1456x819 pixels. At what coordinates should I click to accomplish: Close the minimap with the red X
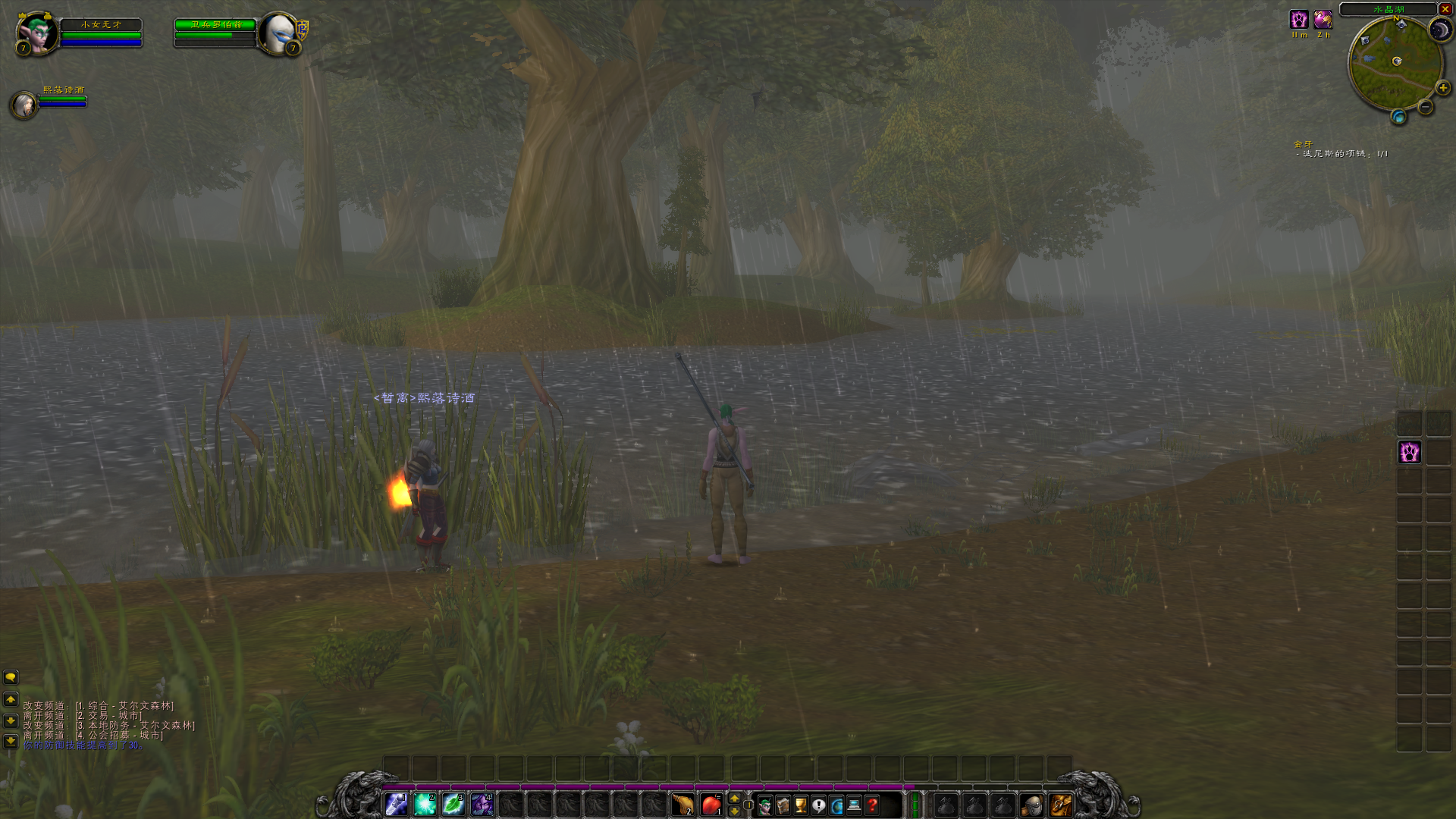click(x=1445, y=9)
